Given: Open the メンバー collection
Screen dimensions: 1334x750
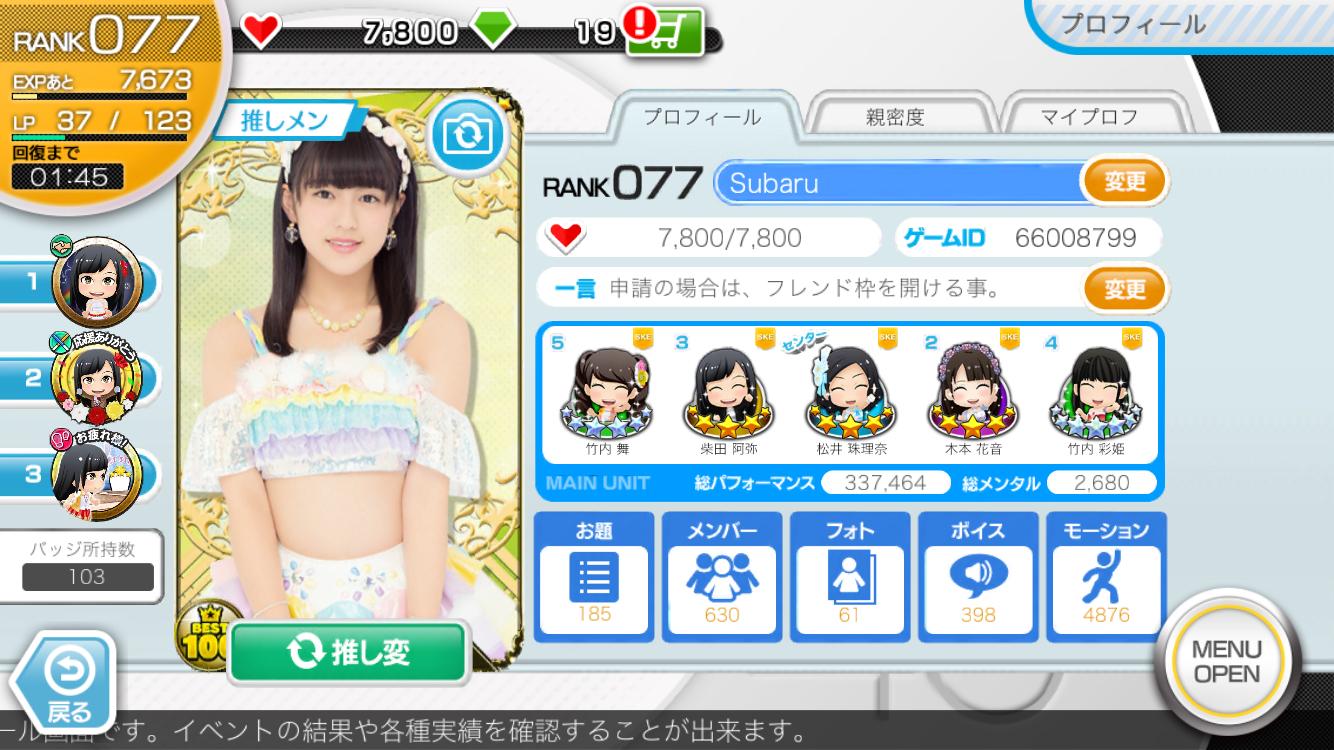Looking at the screenshot, I should (722, 576).
